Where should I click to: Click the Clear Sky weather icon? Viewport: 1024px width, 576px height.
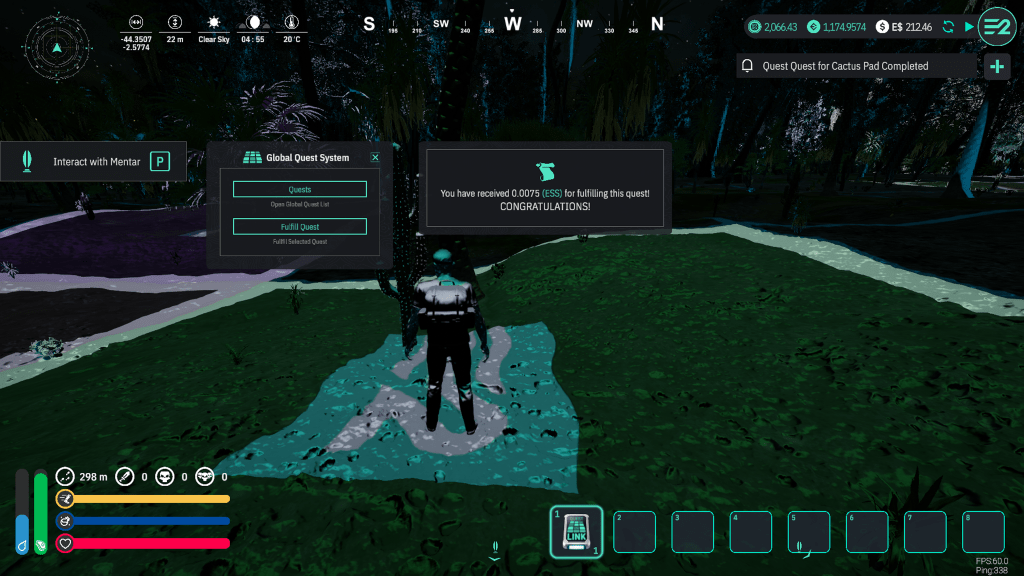(x=213, y=22)
